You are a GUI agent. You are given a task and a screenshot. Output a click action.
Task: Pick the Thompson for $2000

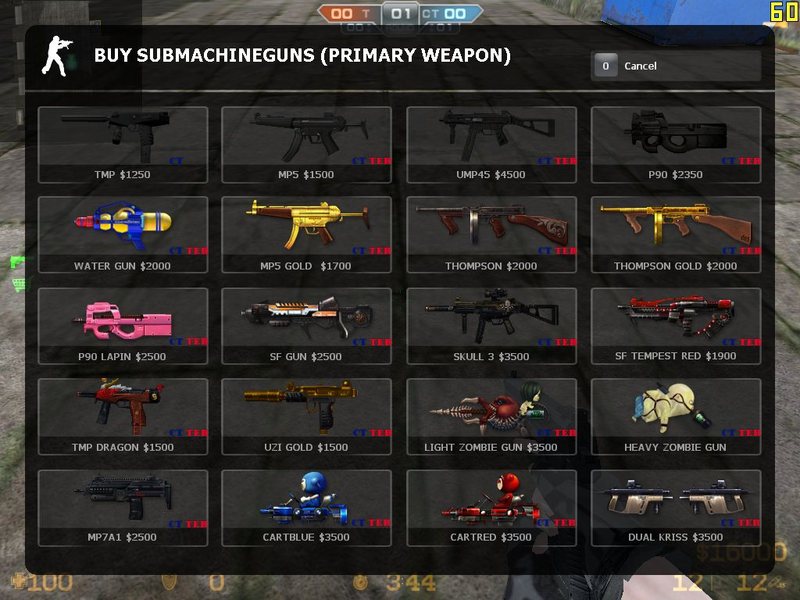pyautogui.click(x=491, y=236)
